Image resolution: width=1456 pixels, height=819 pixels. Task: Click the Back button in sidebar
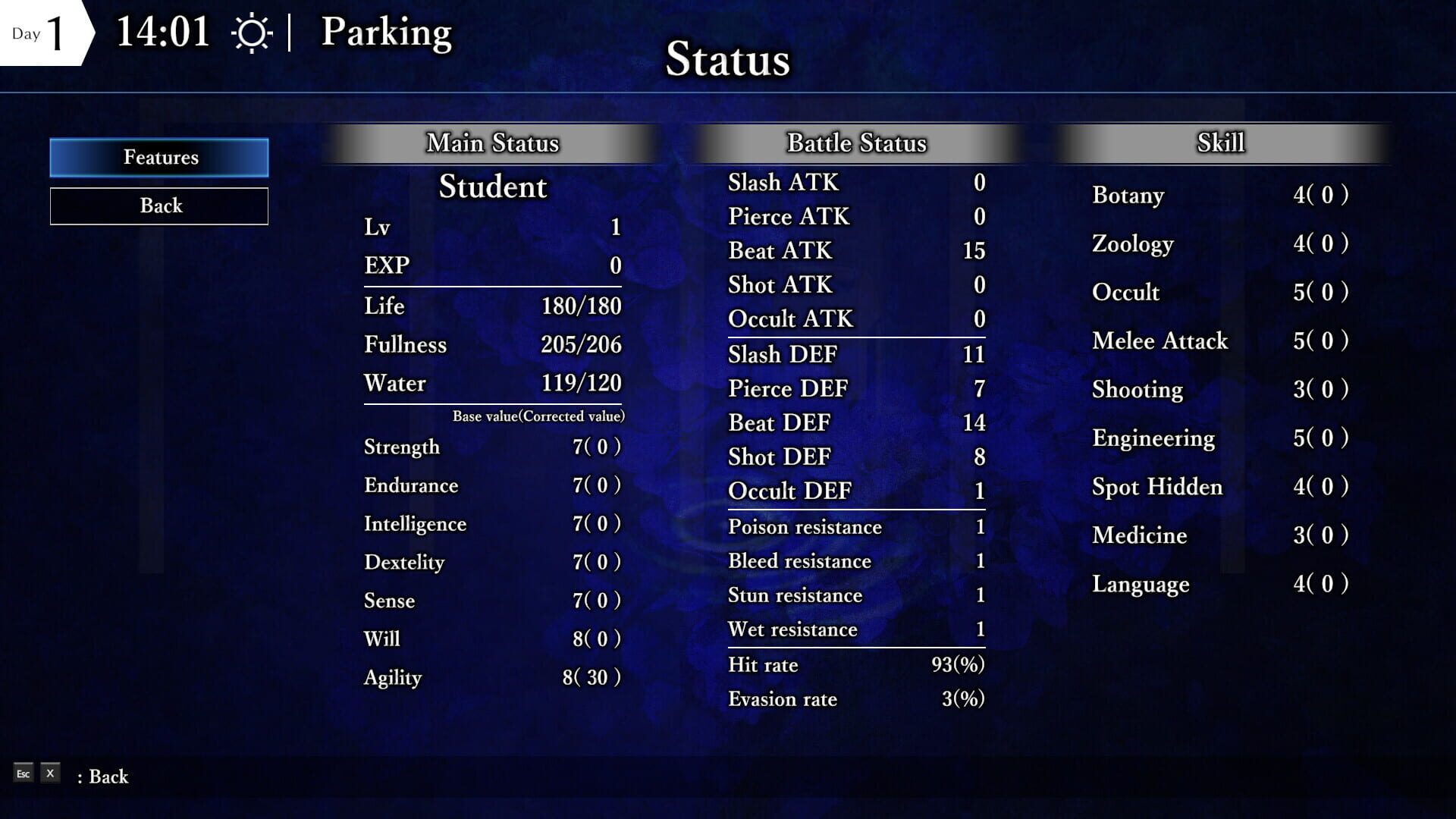point(159,206)
